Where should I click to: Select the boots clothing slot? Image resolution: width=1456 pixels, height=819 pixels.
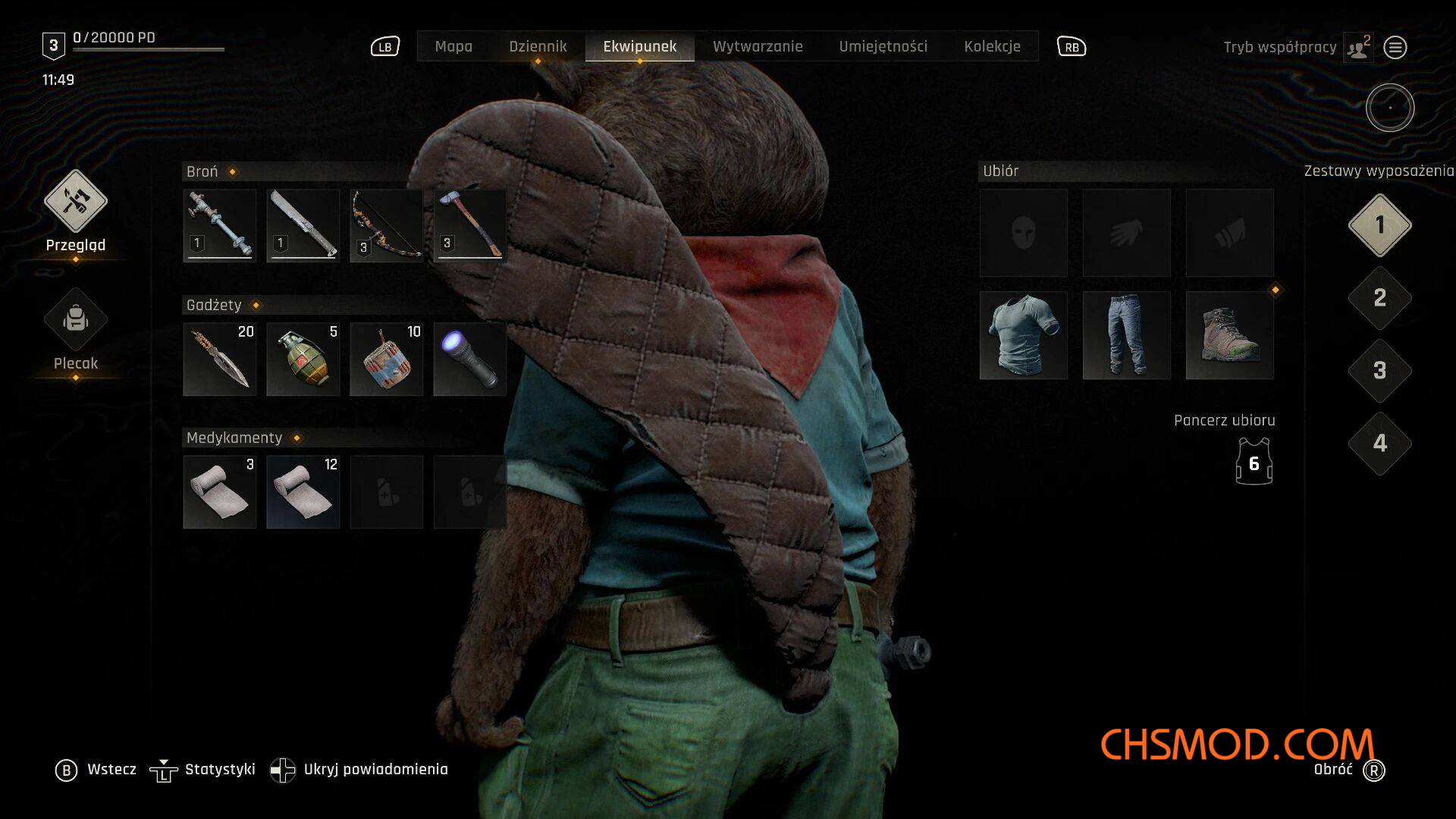click(1229, 335)
